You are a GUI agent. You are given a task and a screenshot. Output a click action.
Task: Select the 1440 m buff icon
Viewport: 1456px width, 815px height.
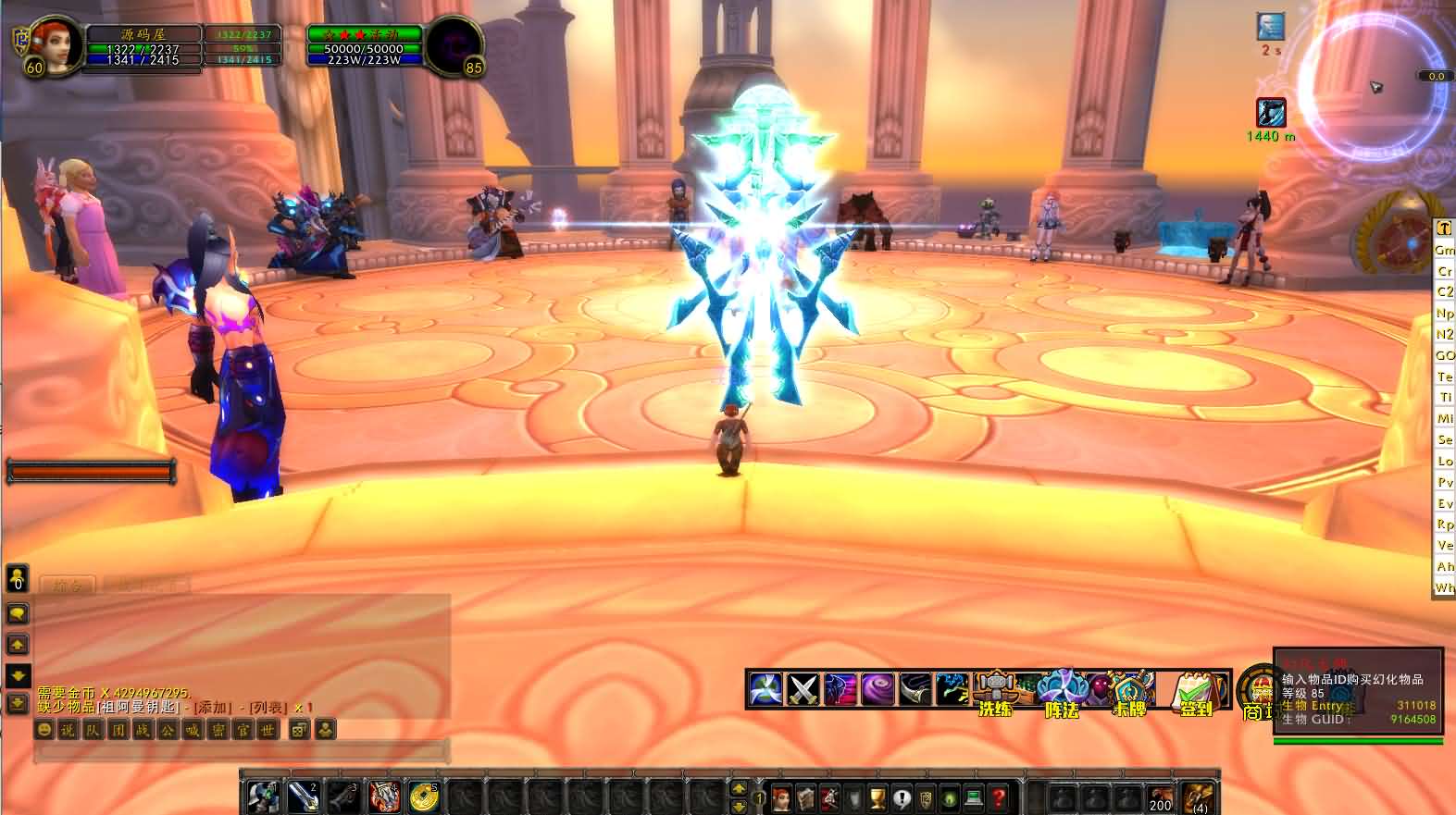pos(1271,113)
